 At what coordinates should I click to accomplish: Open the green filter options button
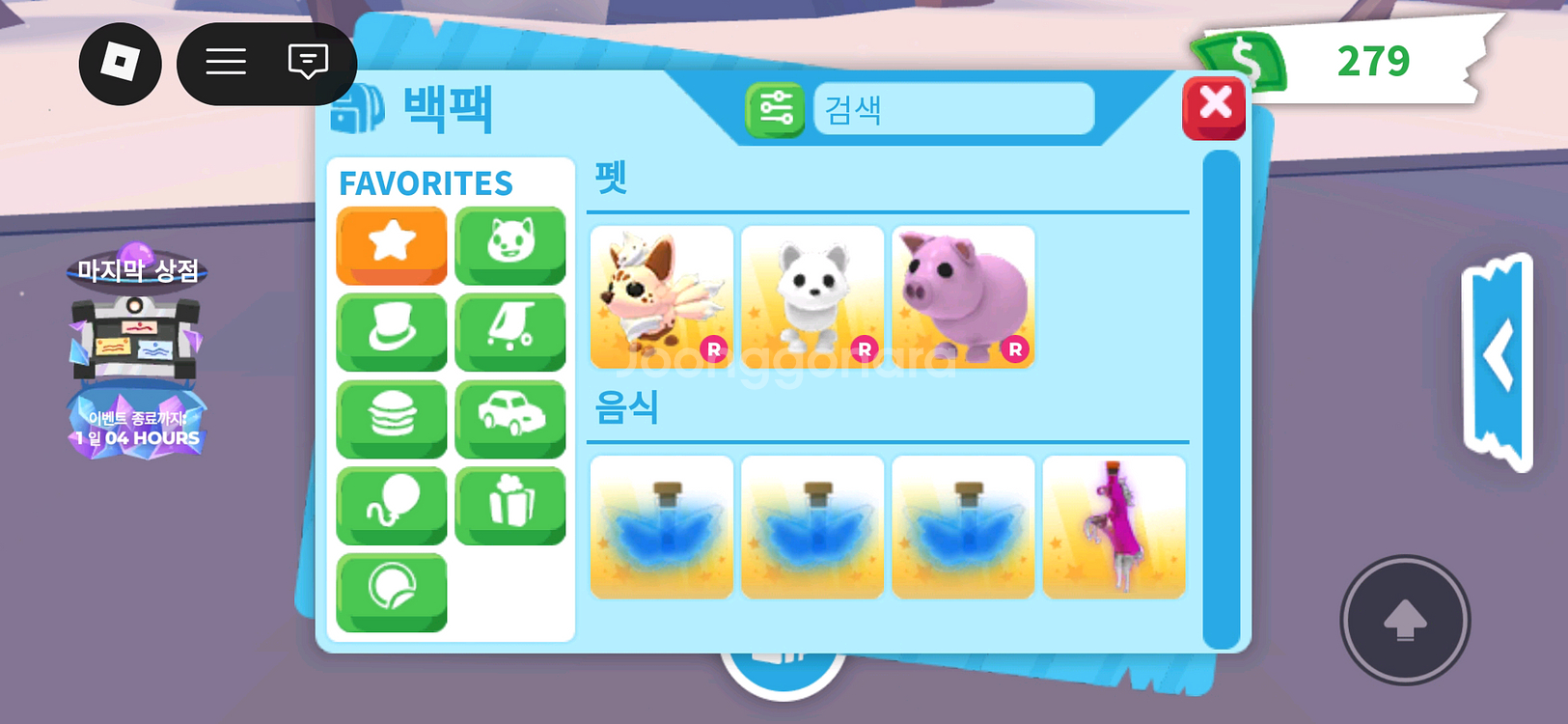tap(775, 109)
